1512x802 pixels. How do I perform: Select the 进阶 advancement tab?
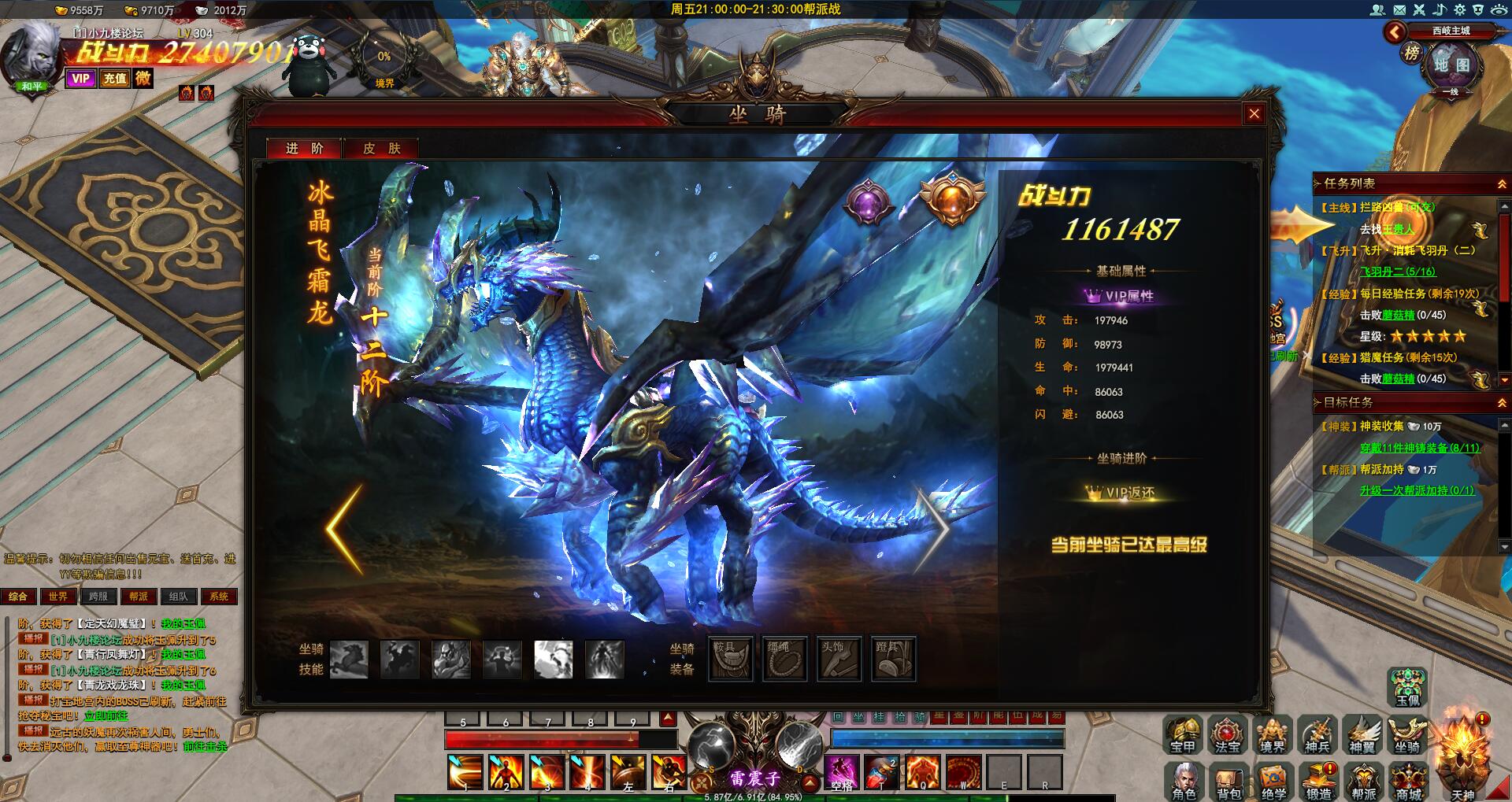[305, 148]
